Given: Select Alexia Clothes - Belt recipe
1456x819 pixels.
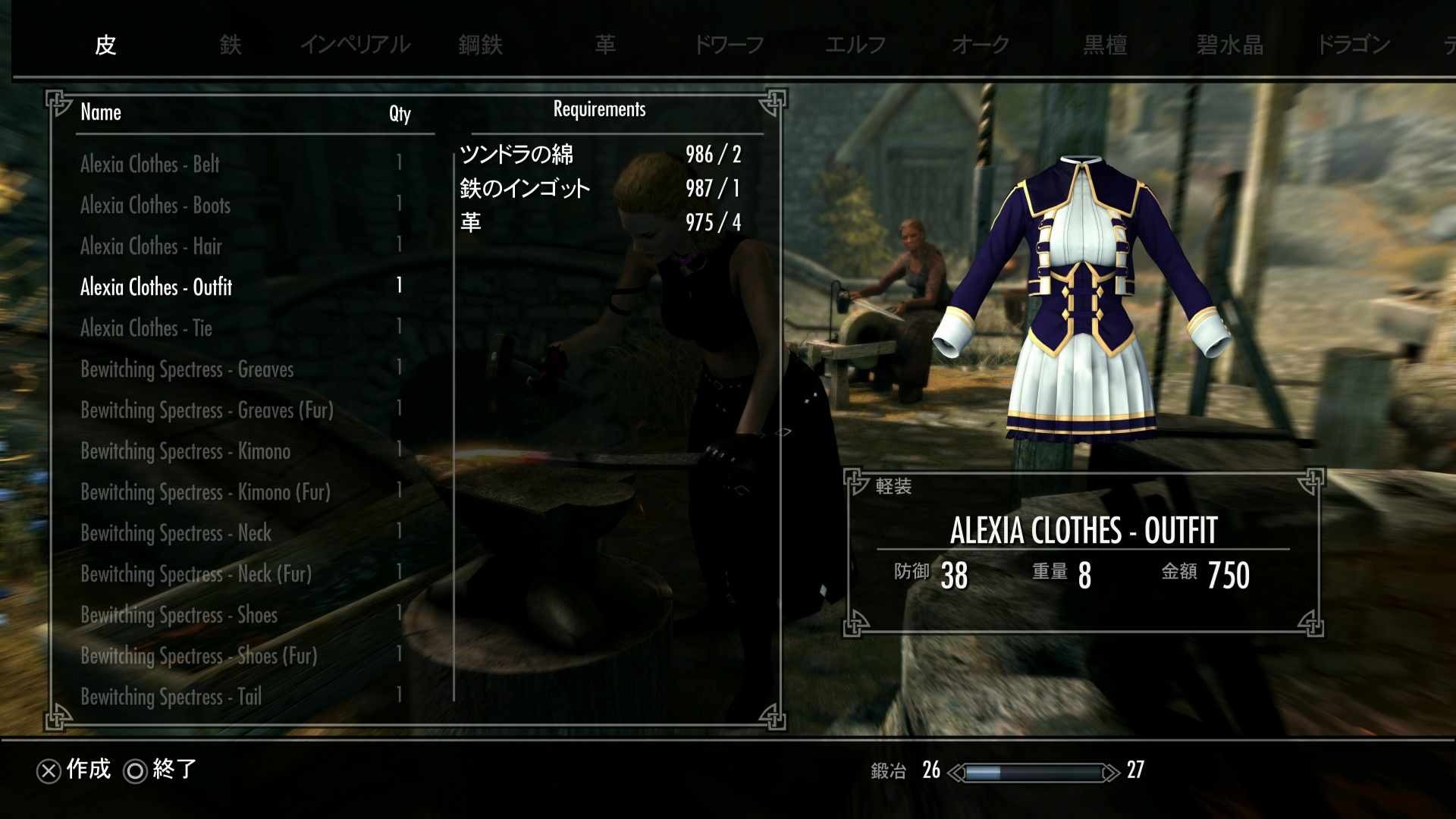Looking at the screenshot, I should [x=149, y=164].
